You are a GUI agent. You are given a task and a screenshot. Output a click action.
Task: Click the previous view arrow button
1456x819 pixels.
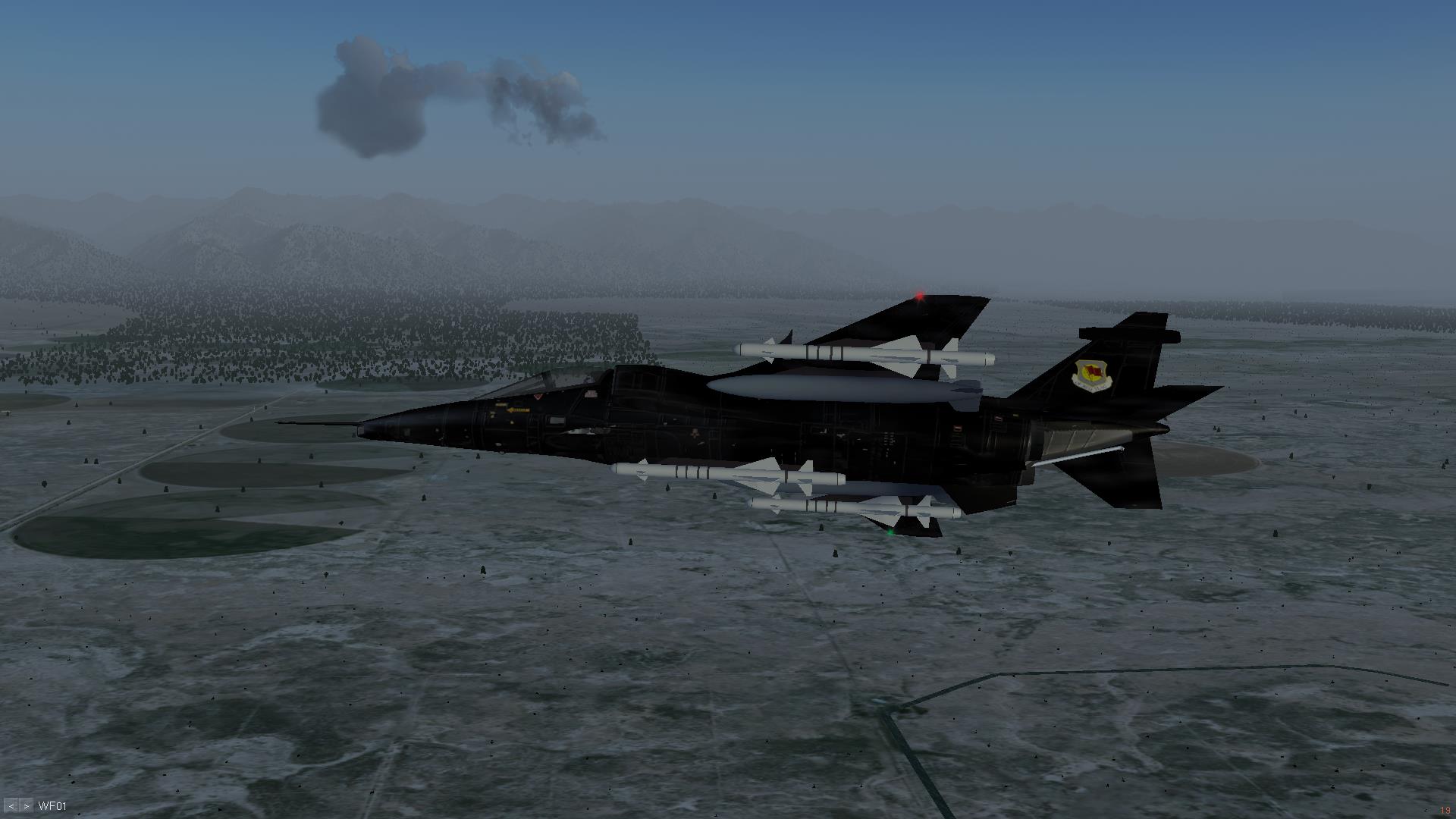[x=11, y=806]
